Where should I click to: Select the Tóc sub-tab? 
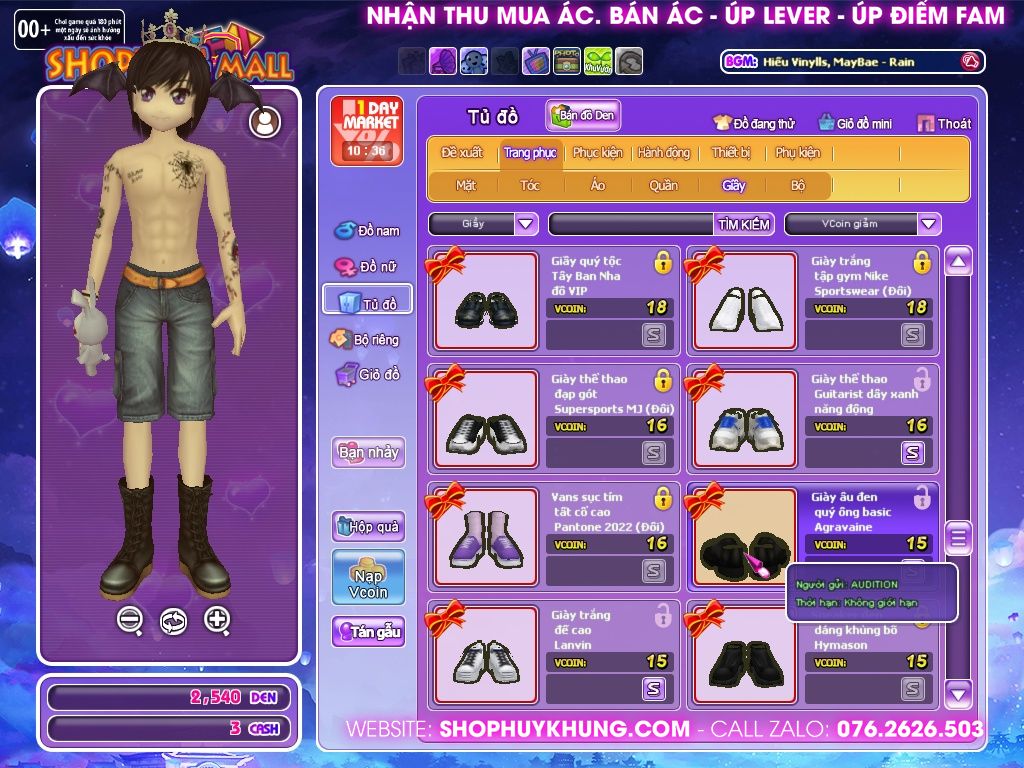(x=530, y=185)
